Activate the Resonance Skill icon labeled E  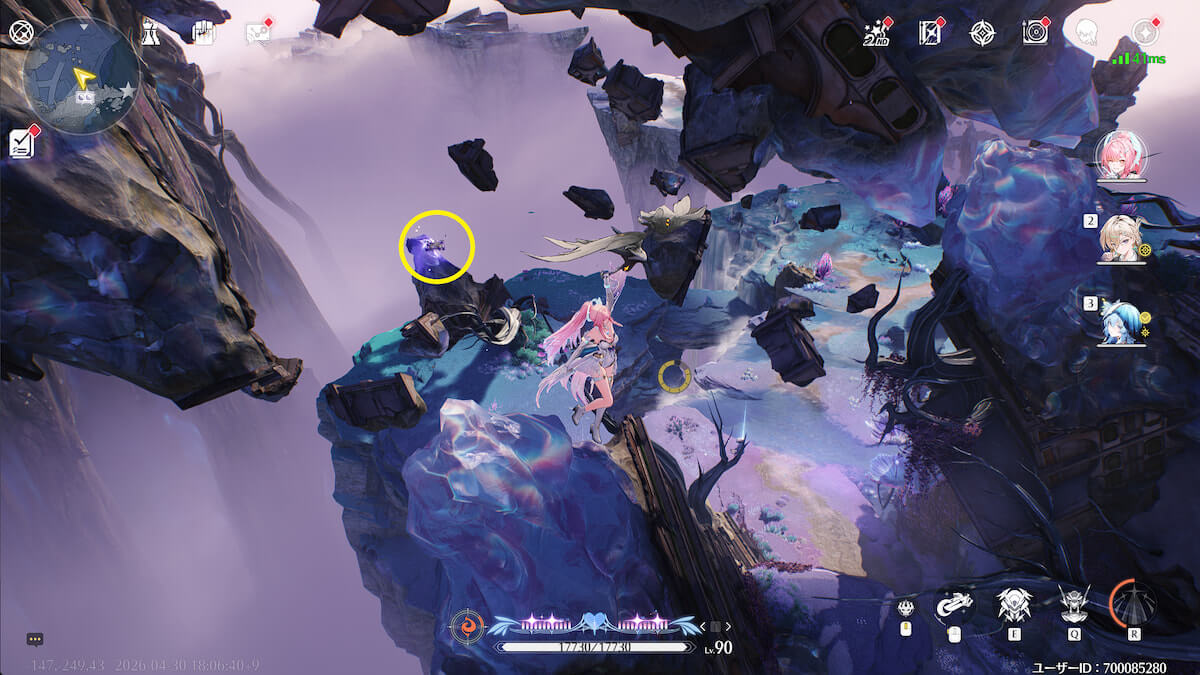coord(1014,604)
